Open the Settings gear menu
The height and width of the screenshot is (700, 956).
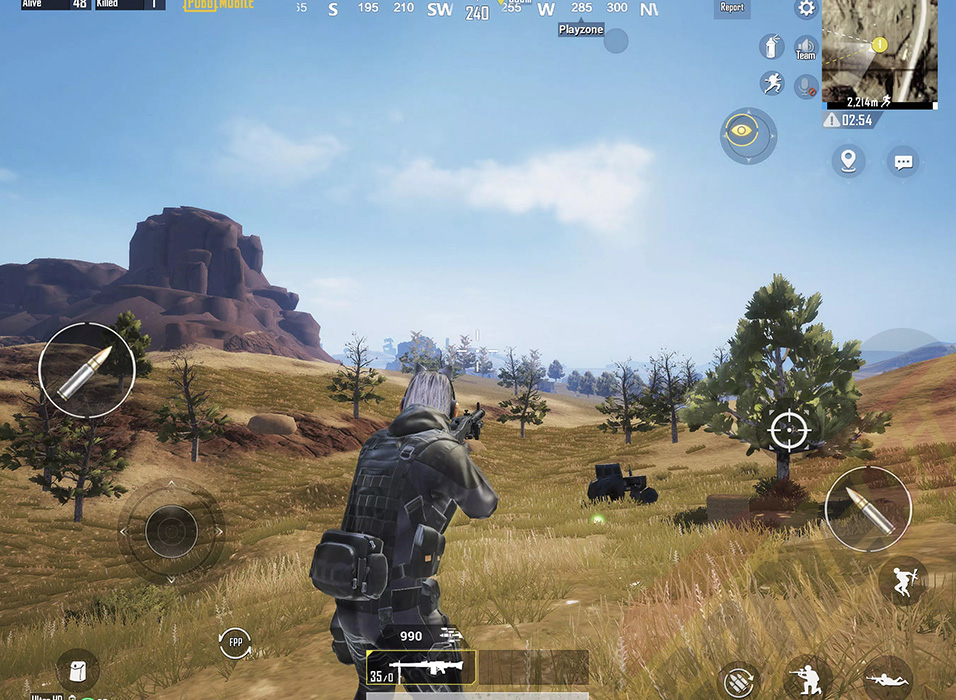(x=805, y=9)
